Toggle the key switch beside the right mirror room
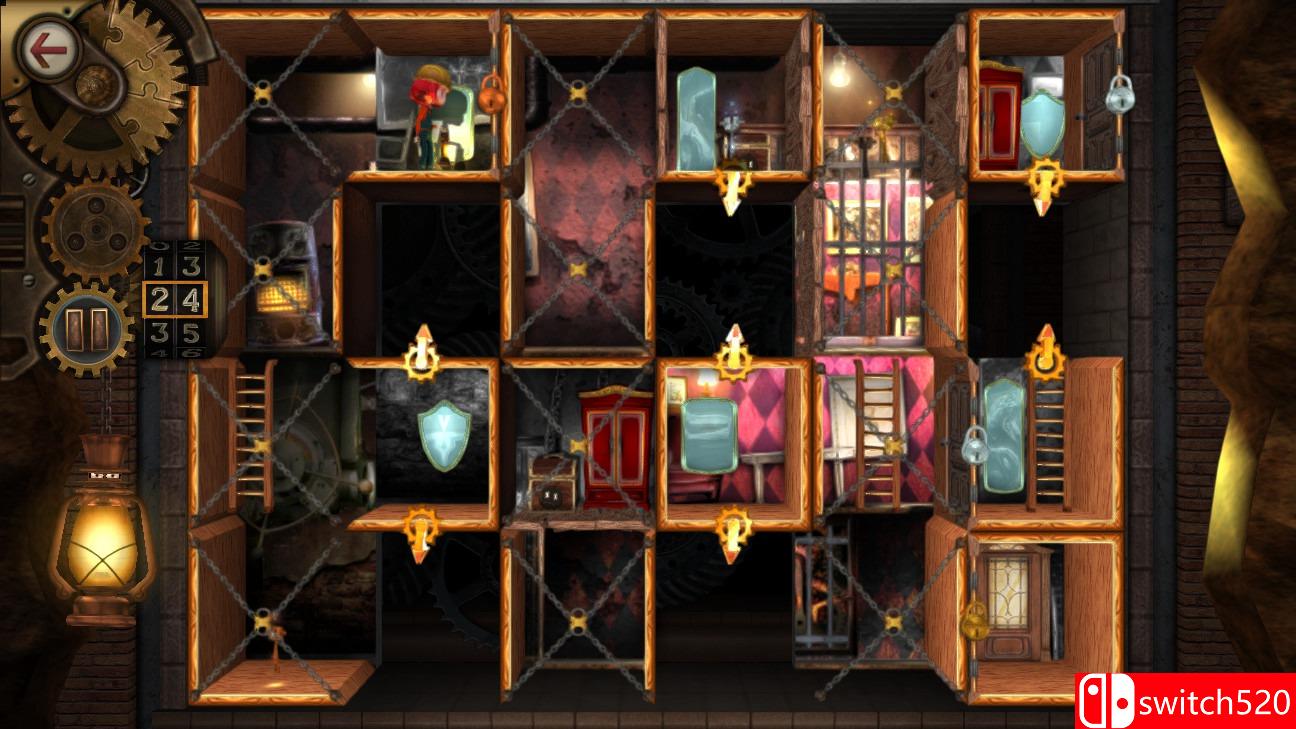Image resolution: width=1296 pixels, height=729 pixels. (x=1043, y=360)
